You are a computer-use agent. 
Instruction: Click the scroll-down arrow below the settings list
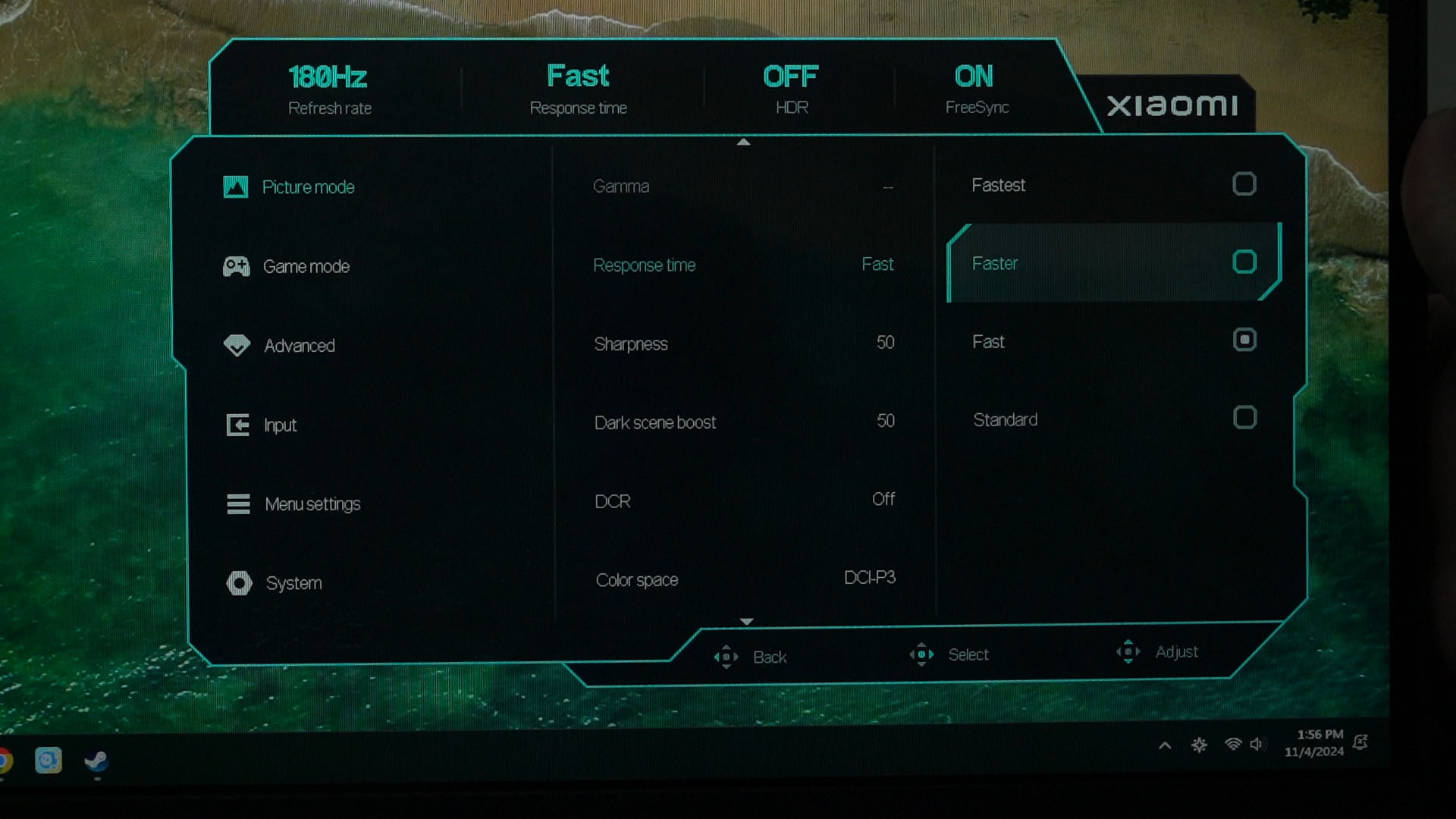[x=746, y=622]
